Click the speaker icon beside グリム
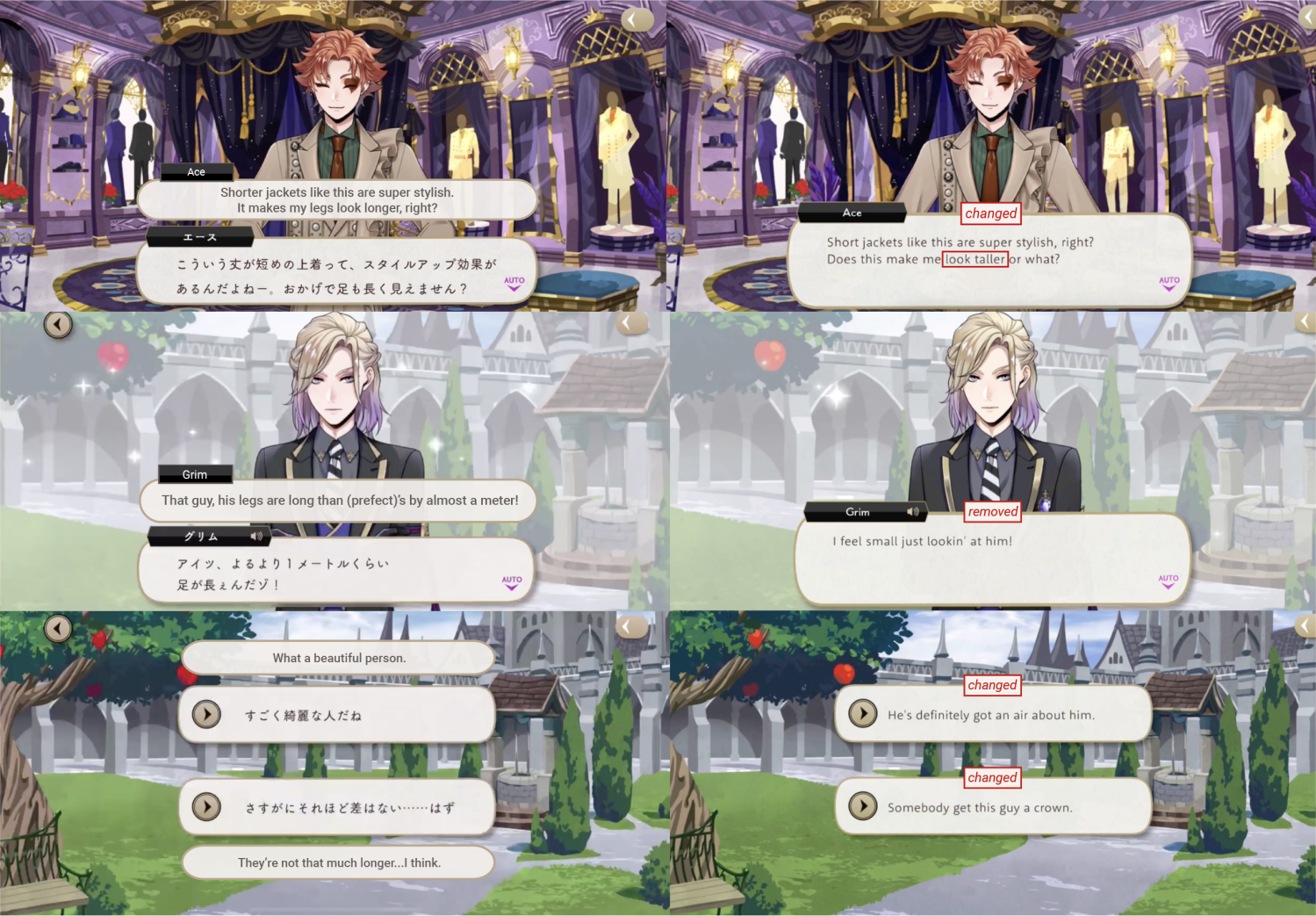 [255, 537]
